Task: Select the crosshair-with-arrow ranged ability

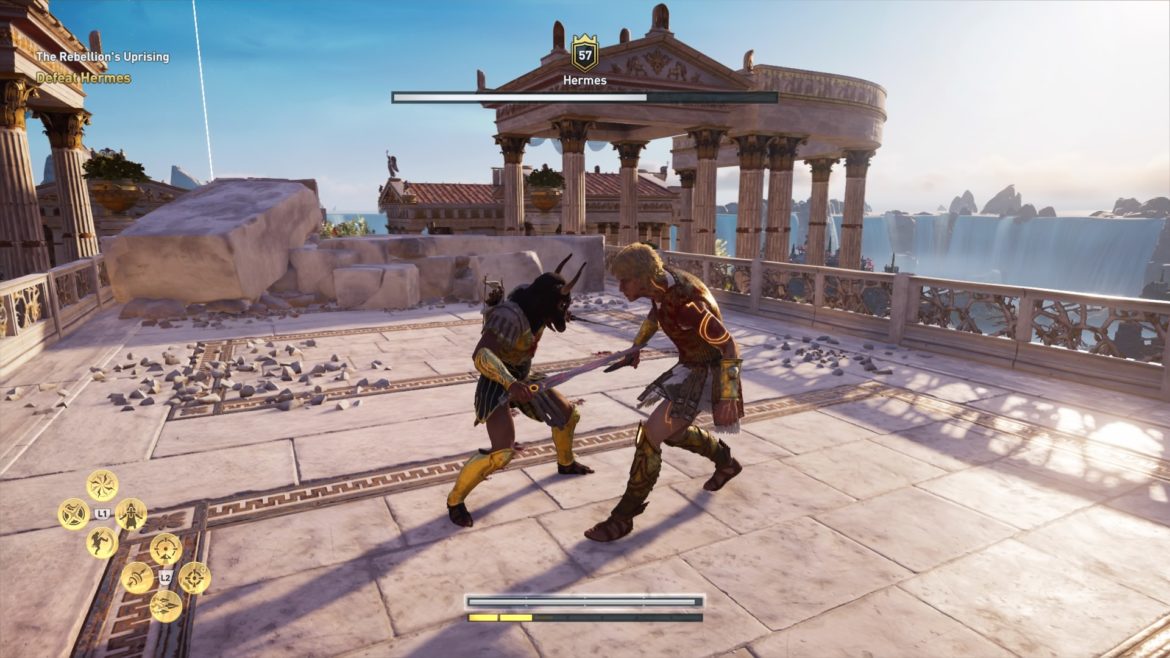Action: point(166,548)
